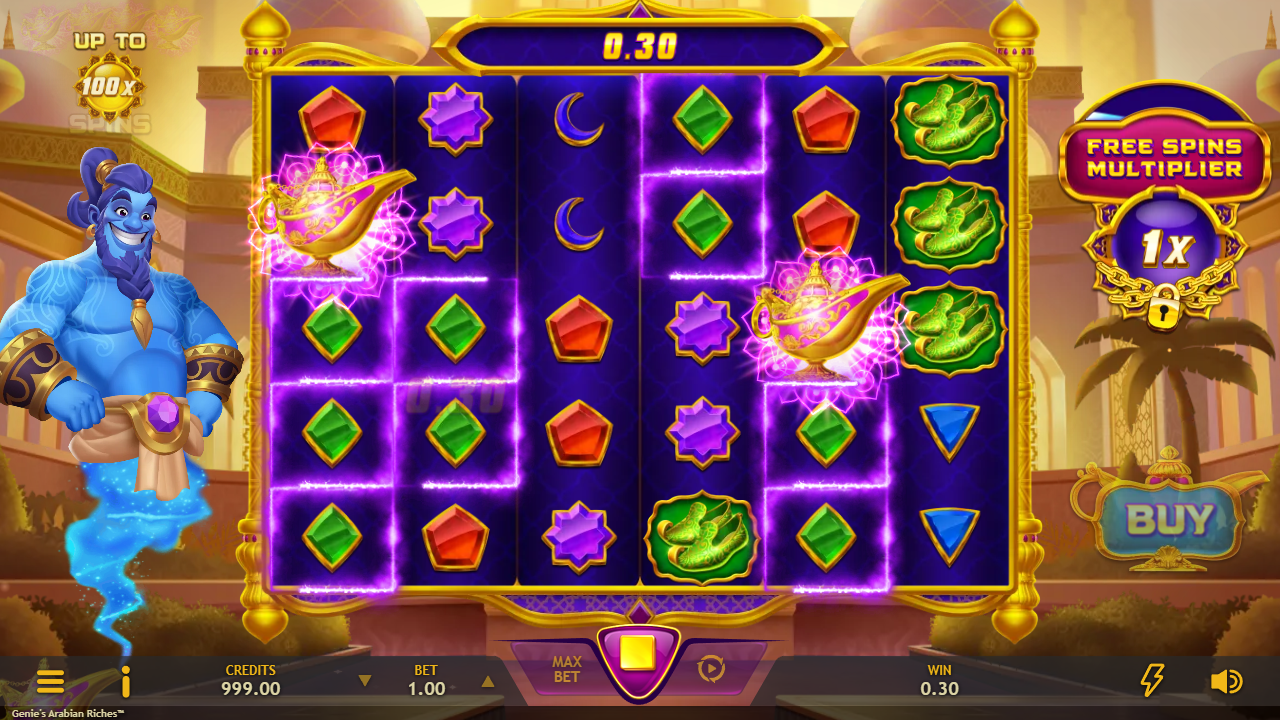
Task: Decrease the bet amount
Action: point(365,681)
